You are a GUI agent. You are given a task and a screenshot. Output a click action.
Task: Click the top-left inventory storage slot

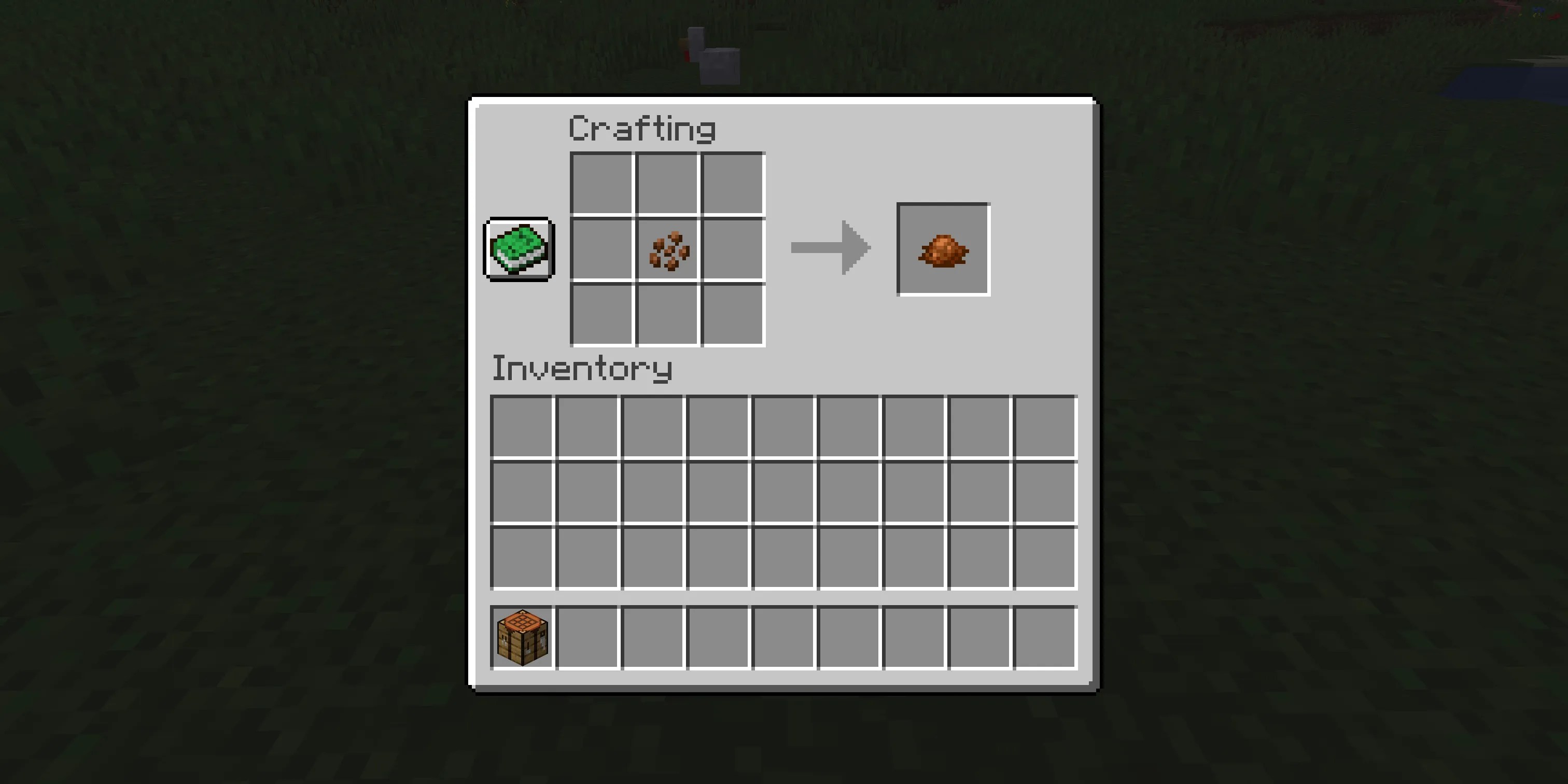coord(522,427)
